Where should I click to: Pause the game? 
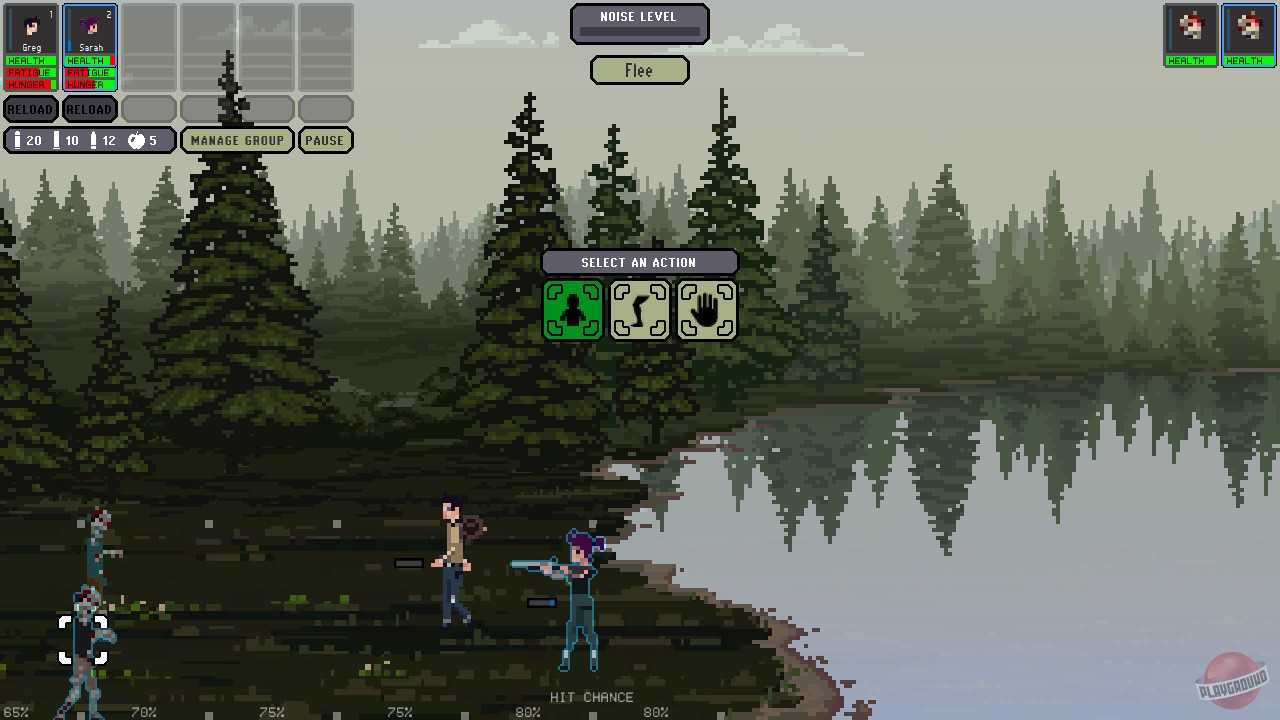click(x=325, y=140)
